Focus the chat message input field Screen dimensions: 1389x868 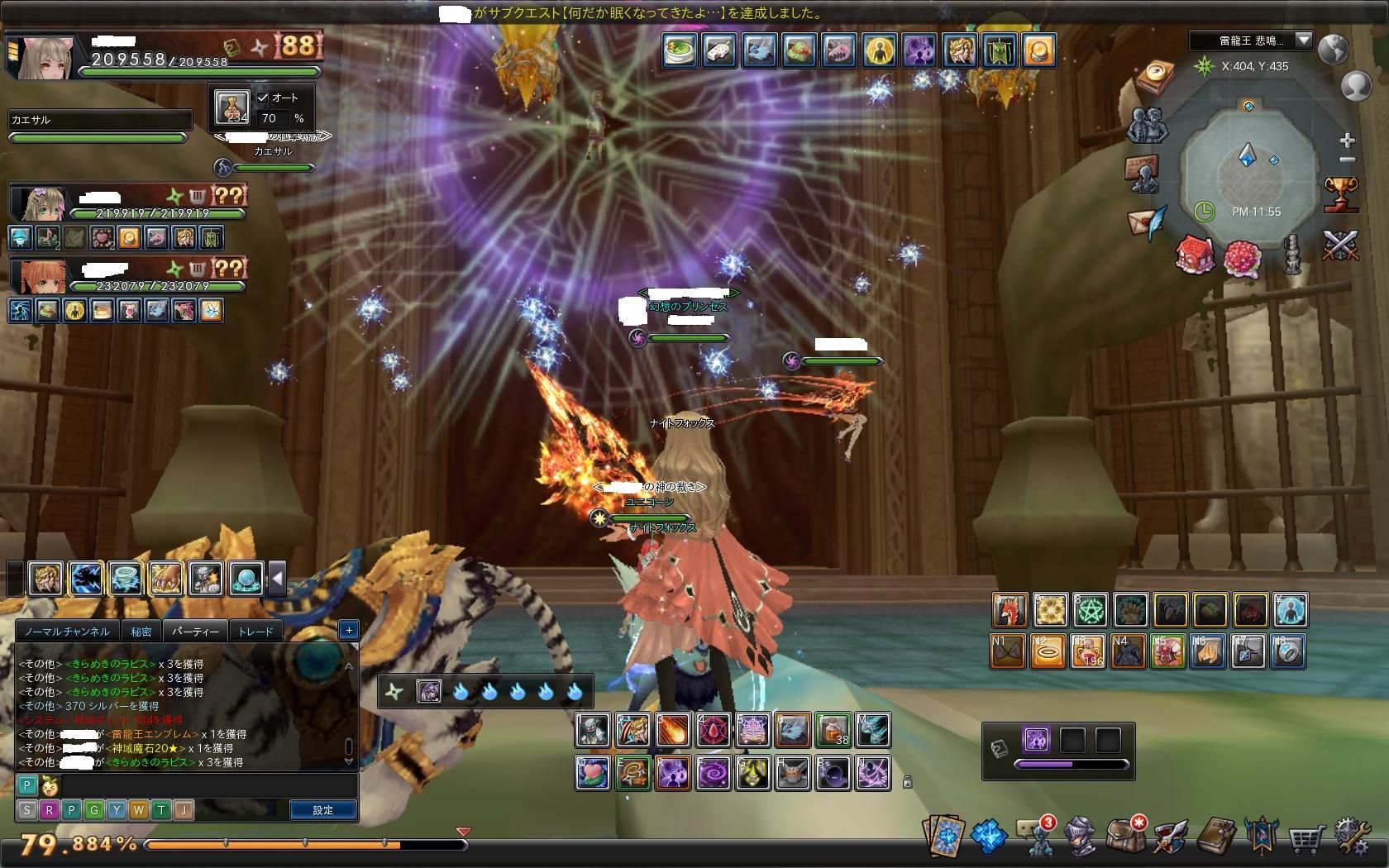[207, 785]
